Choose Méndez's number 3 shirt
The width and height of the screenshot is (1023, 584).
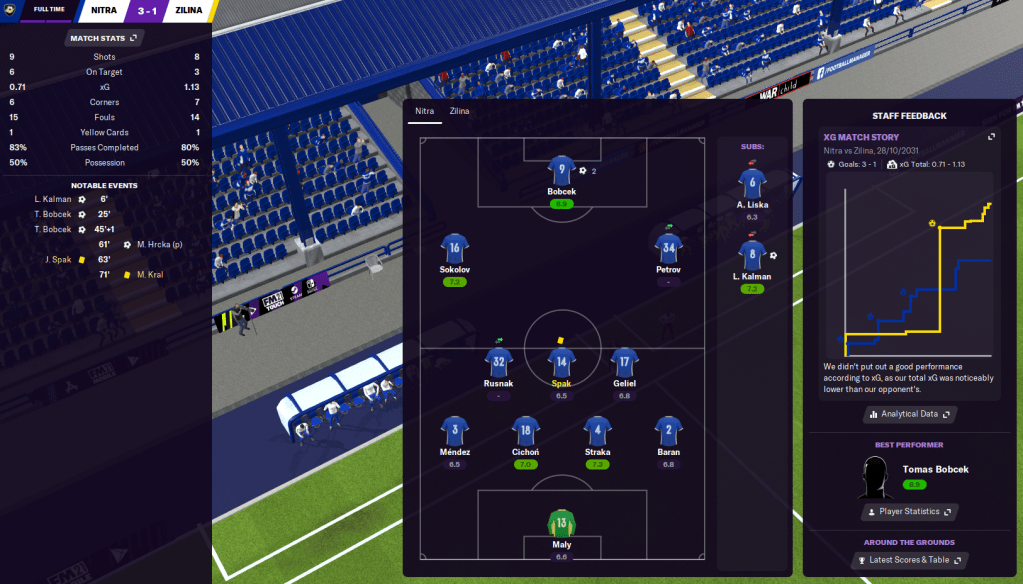point(455,431)
